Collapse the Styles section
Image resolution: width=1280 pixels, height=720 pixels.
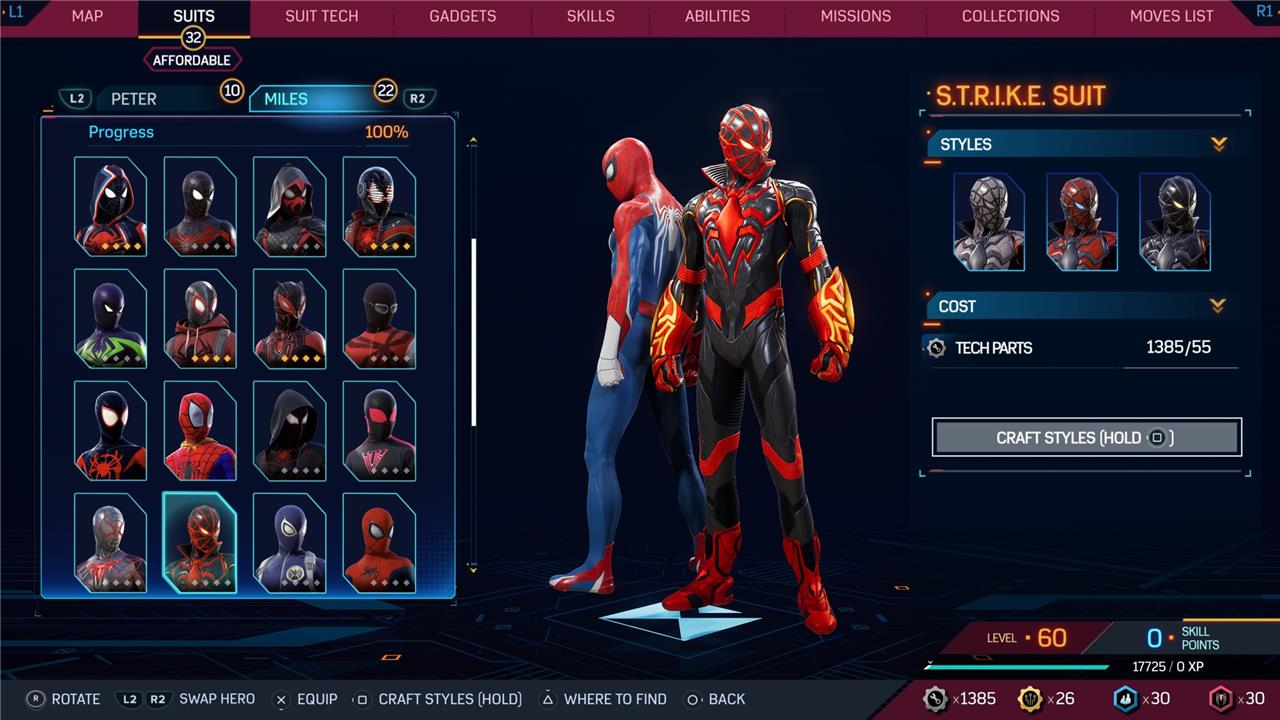coord(1218,144)
